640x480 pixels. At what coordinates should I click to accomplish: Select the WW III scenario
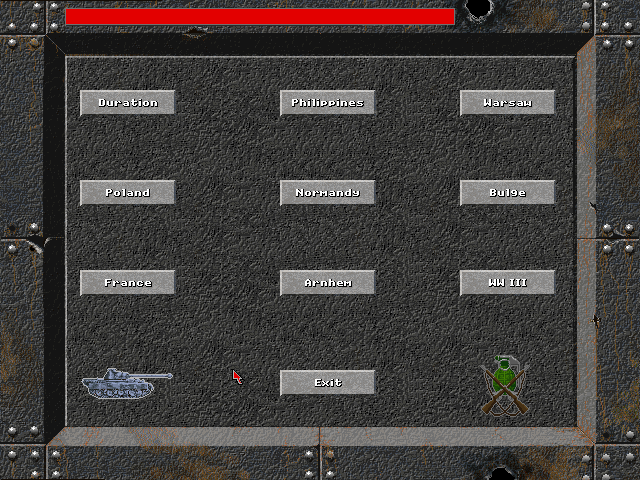point(507,282)
